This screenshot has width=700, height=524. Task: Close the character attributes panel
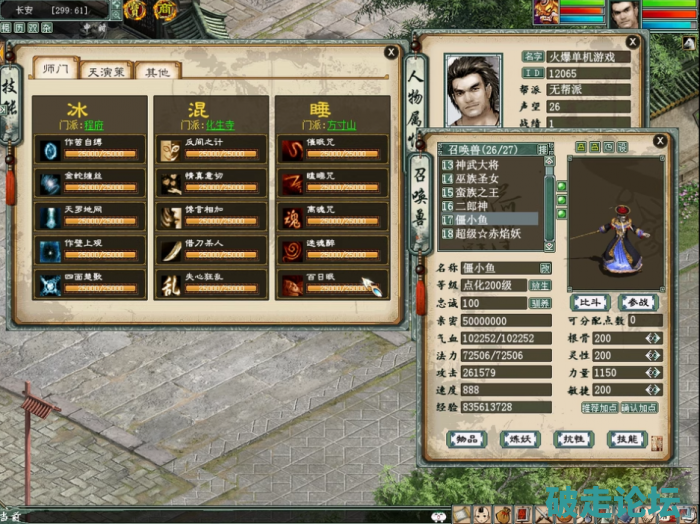(x=632, y=42)
